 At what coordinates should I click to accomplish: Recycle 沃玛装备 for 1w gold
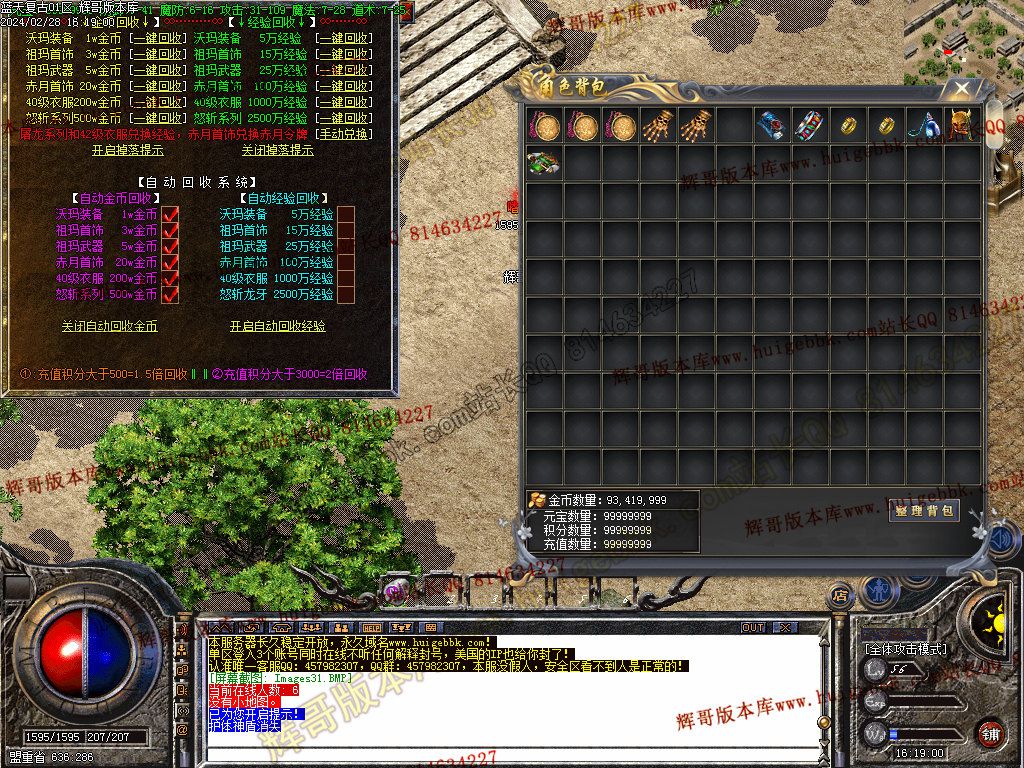pyautogui.click(x=159, y=38)
